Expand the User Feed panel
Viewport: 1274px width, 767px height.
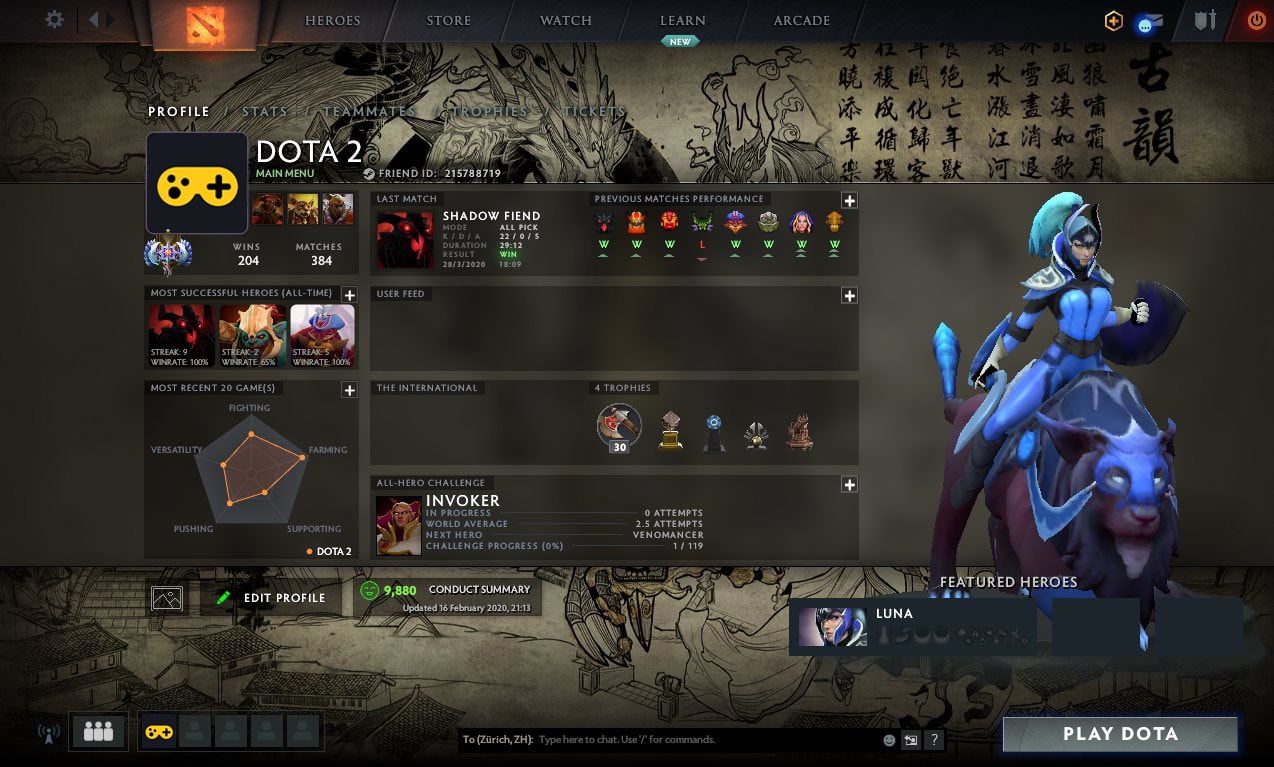[849, 296]
